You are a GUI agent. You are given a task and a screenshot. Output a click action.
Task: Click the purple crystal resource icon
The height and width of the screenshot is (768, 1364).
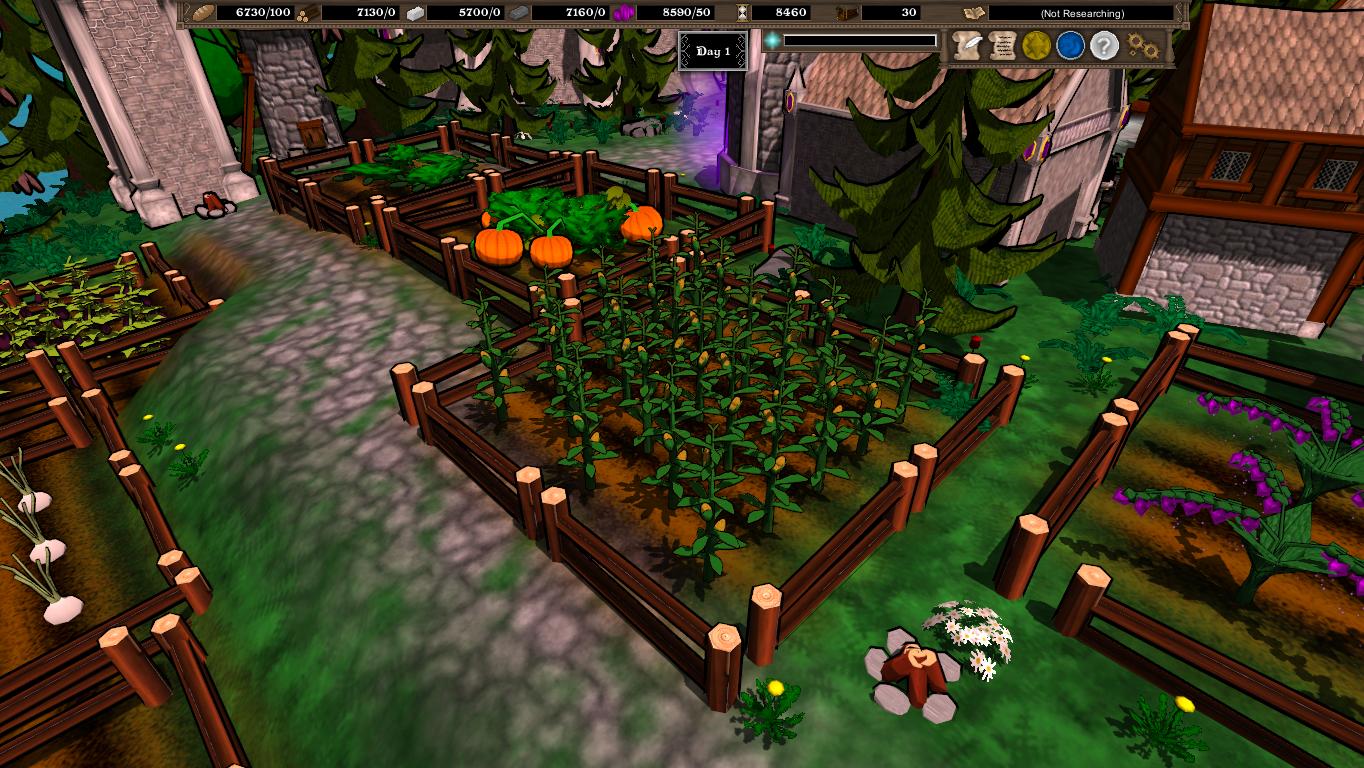coord(624,13)
